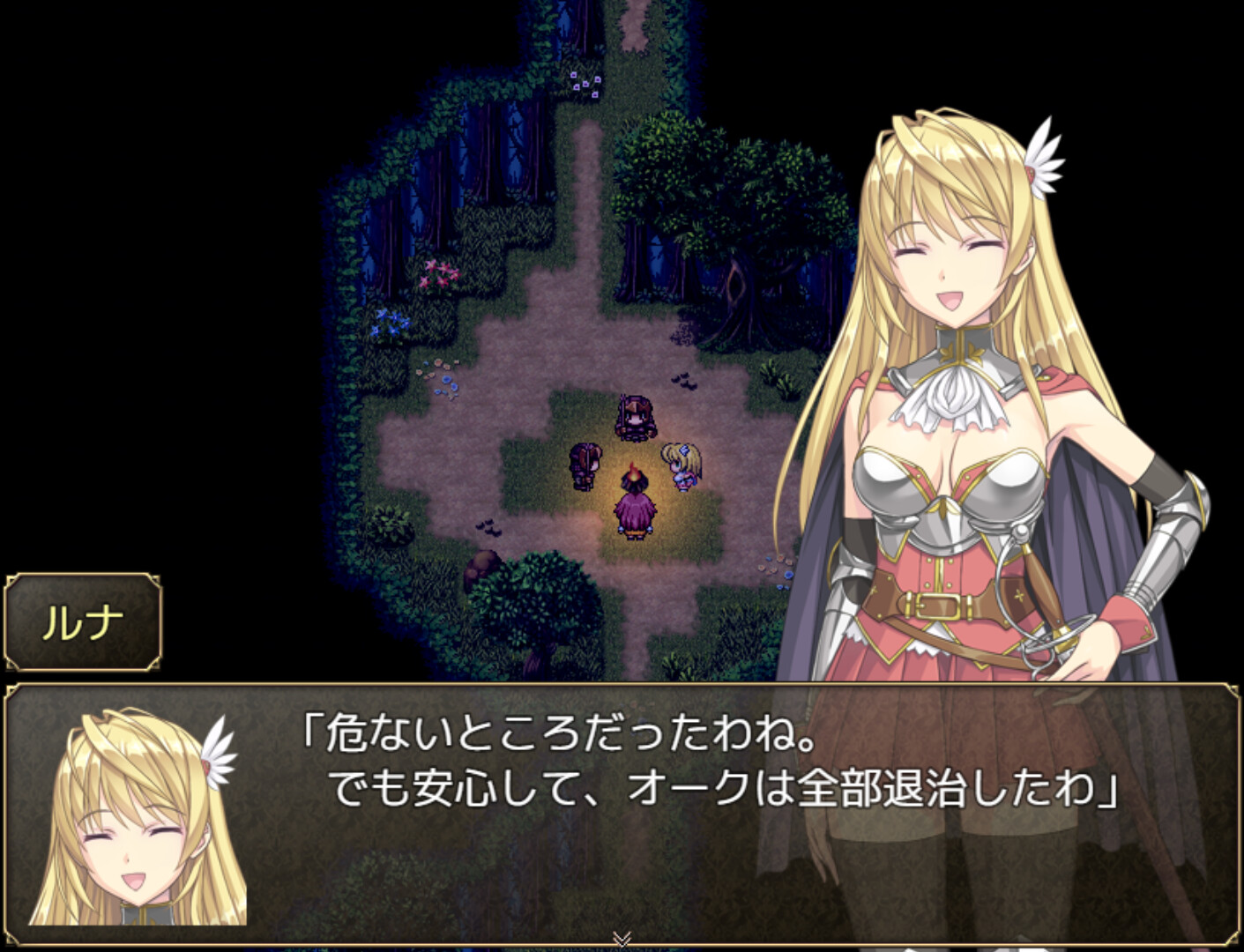
Task: Click the bats flying above the clearing
Action: (685, 383)
